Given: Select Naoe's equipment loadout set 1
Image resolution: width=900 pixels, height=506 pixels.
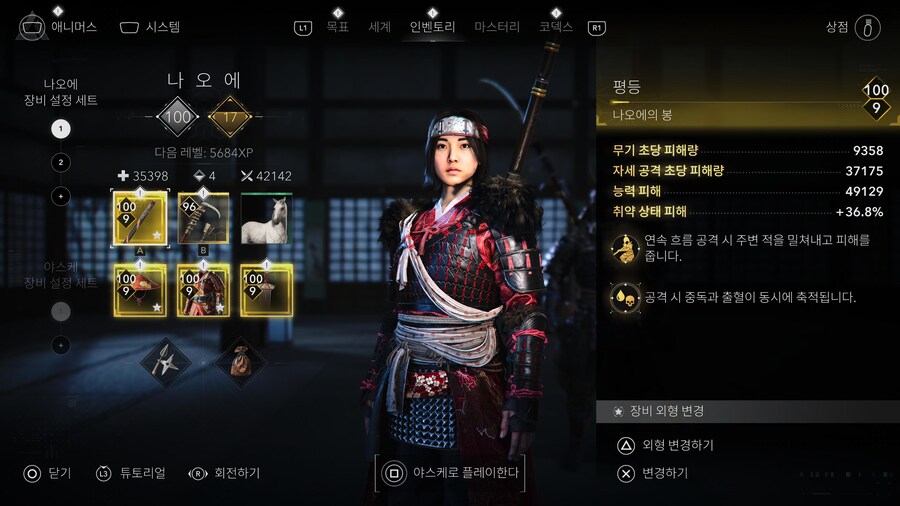Looking at the screenshot, I should [61, 129].
